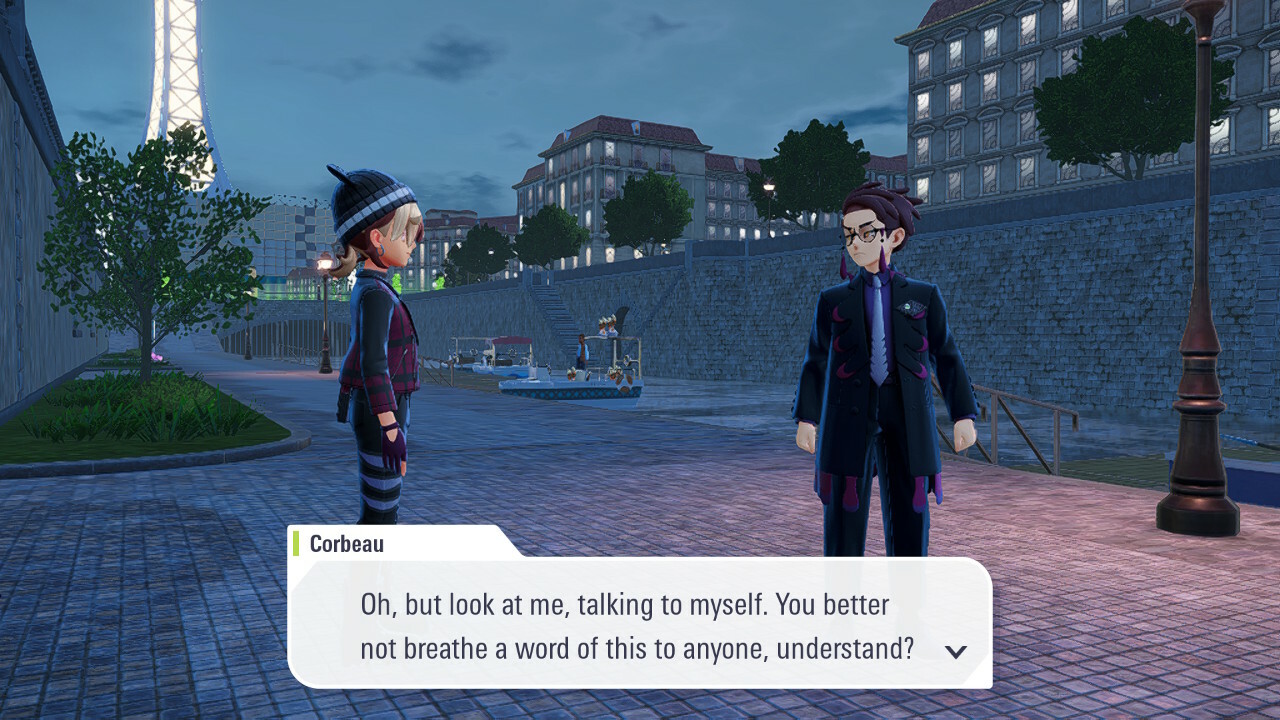Advance dialogue with the down arrow indicator
Screen dimensions: 1280x720
956,651
